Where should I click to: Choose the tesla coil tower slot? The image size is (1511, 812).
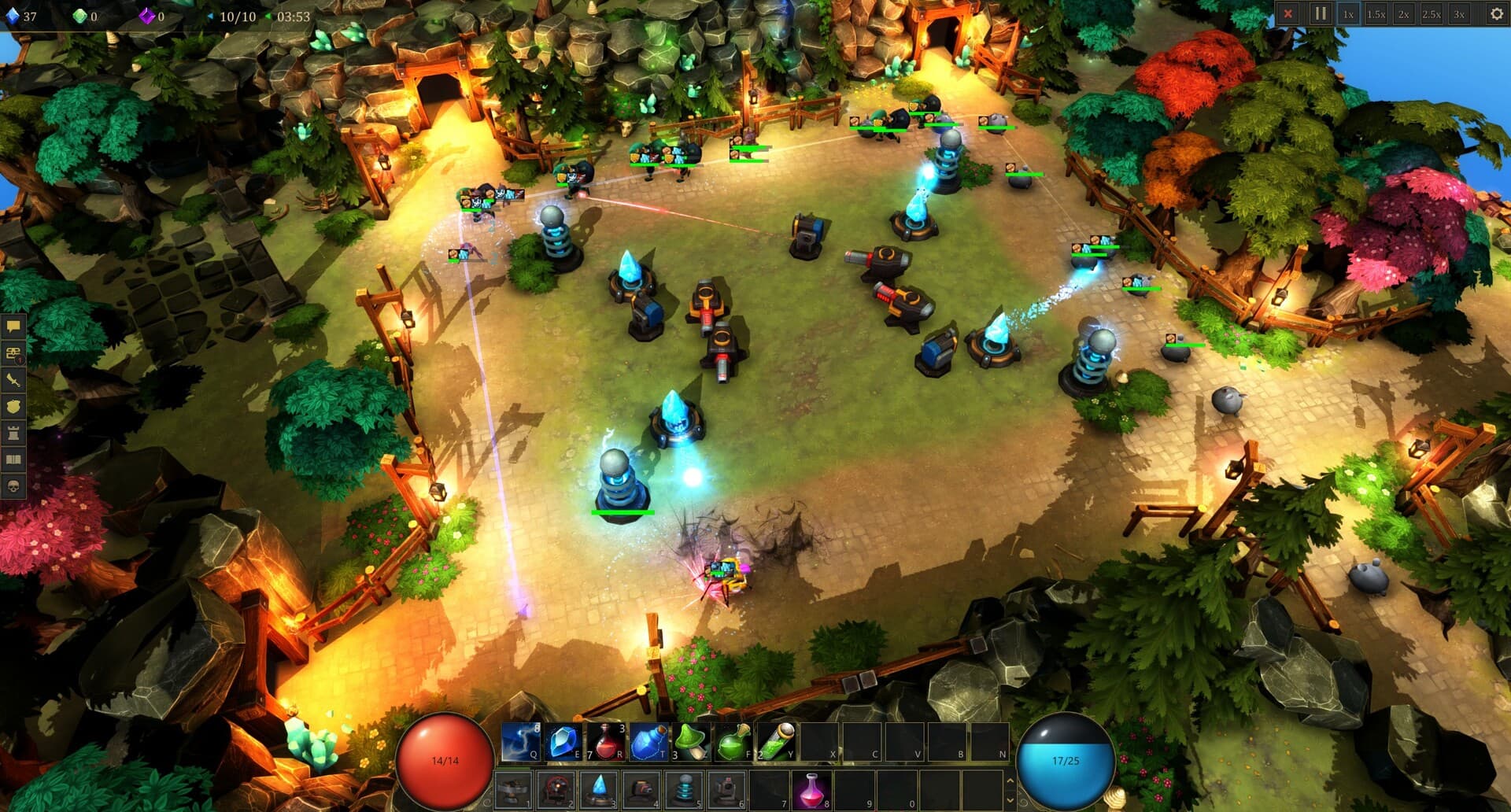[x=684, y=789]
